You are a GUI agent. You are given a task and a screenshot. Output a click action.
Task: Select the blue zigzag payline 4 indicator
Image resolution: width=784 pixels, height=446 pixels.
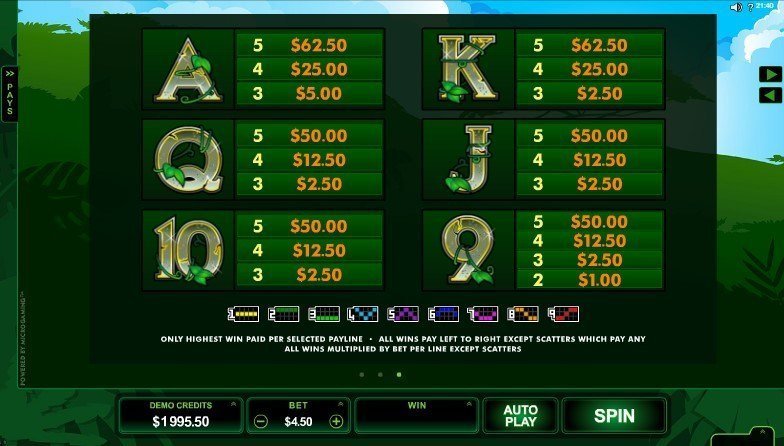pos(363,313)
